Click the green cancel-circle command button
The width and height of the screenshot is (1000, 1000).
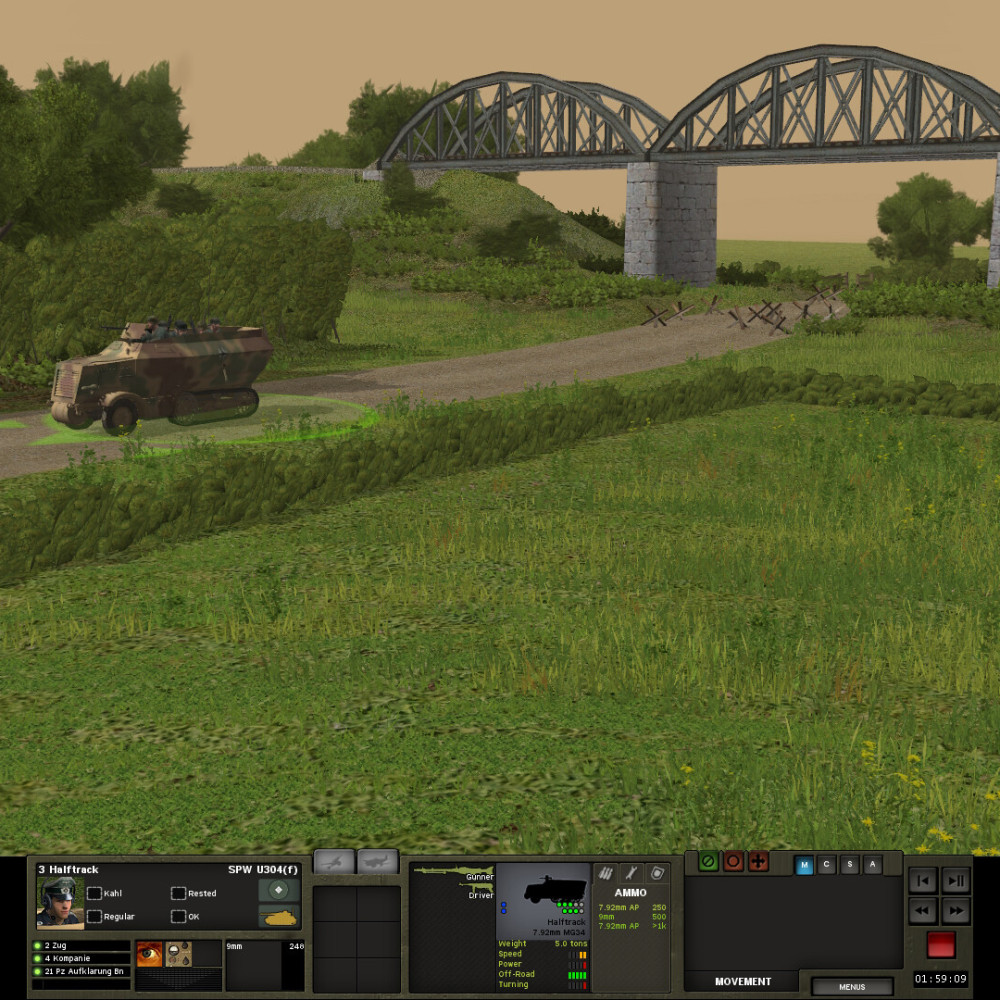[709, 861]
